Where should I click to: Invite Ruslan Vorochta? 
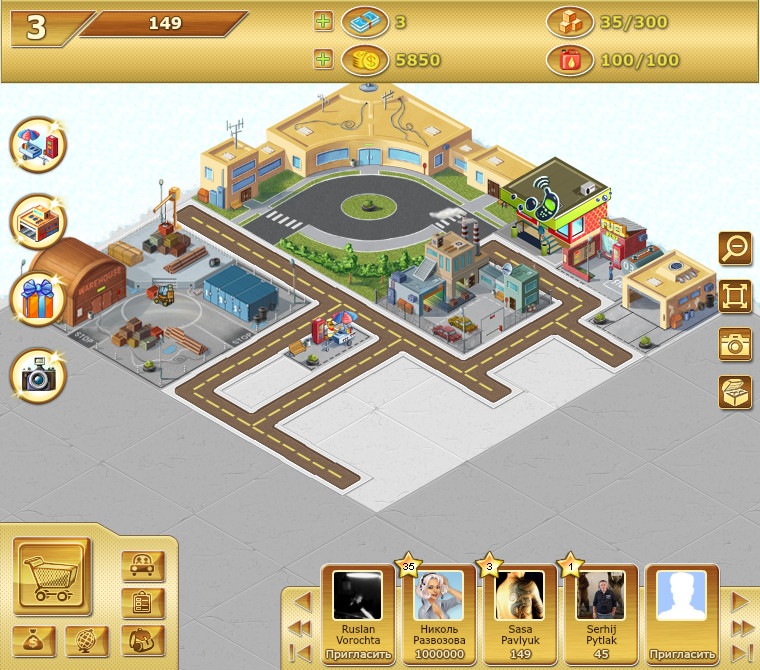click(x=359, y=655)
